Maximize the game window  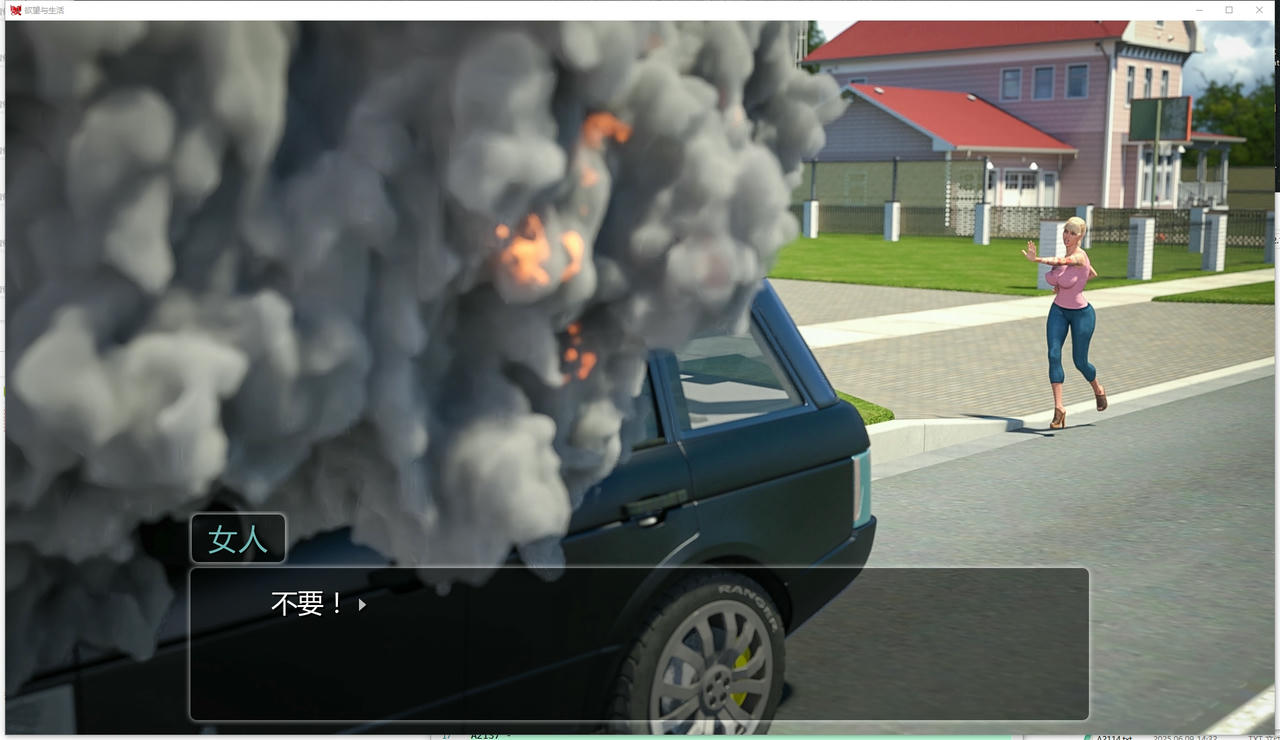[1229, 10]
